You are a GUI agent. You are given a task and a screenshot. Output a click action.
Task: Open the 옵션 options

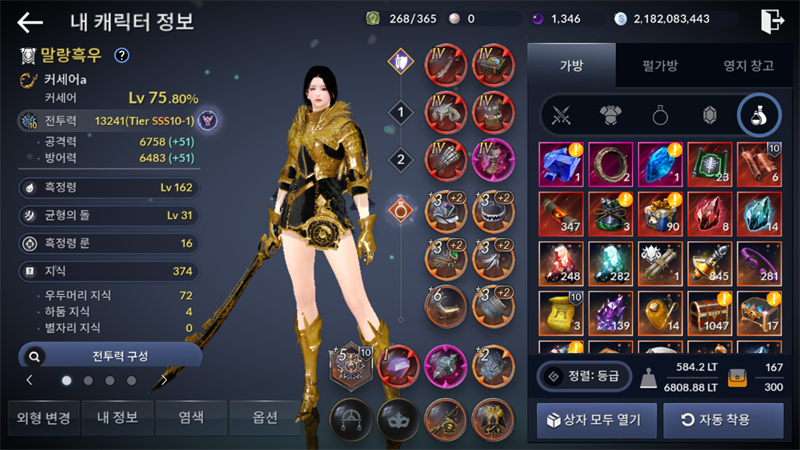(264, 418)
